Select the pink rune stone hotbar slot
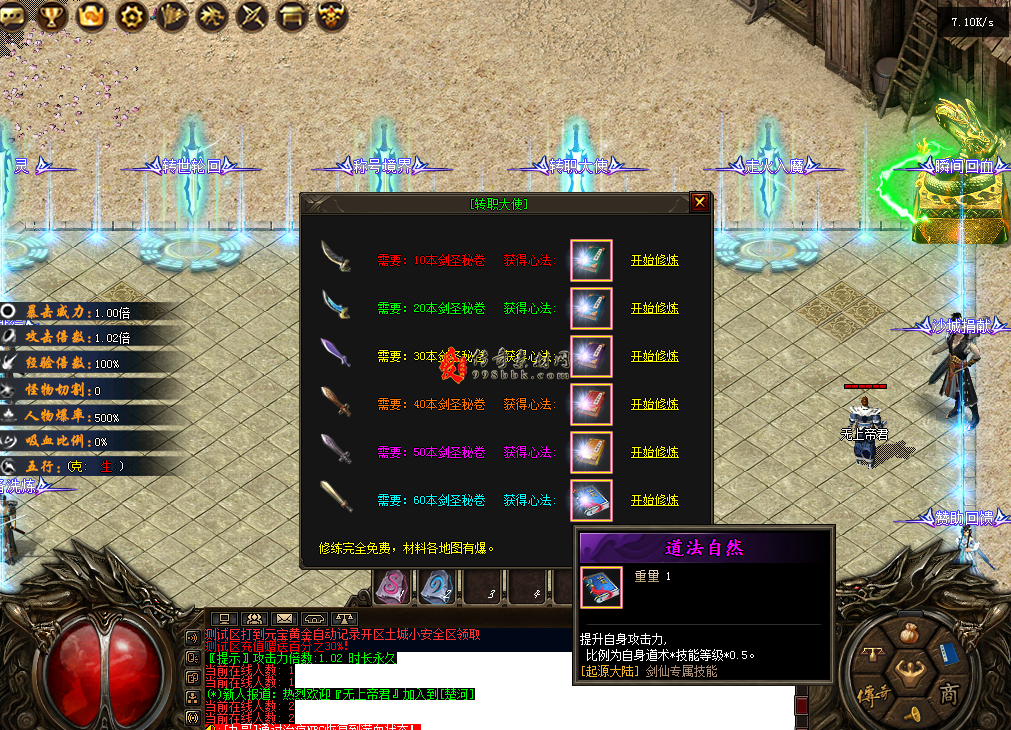The width and height of the screenshot is (1011, 730). (392, 588)
